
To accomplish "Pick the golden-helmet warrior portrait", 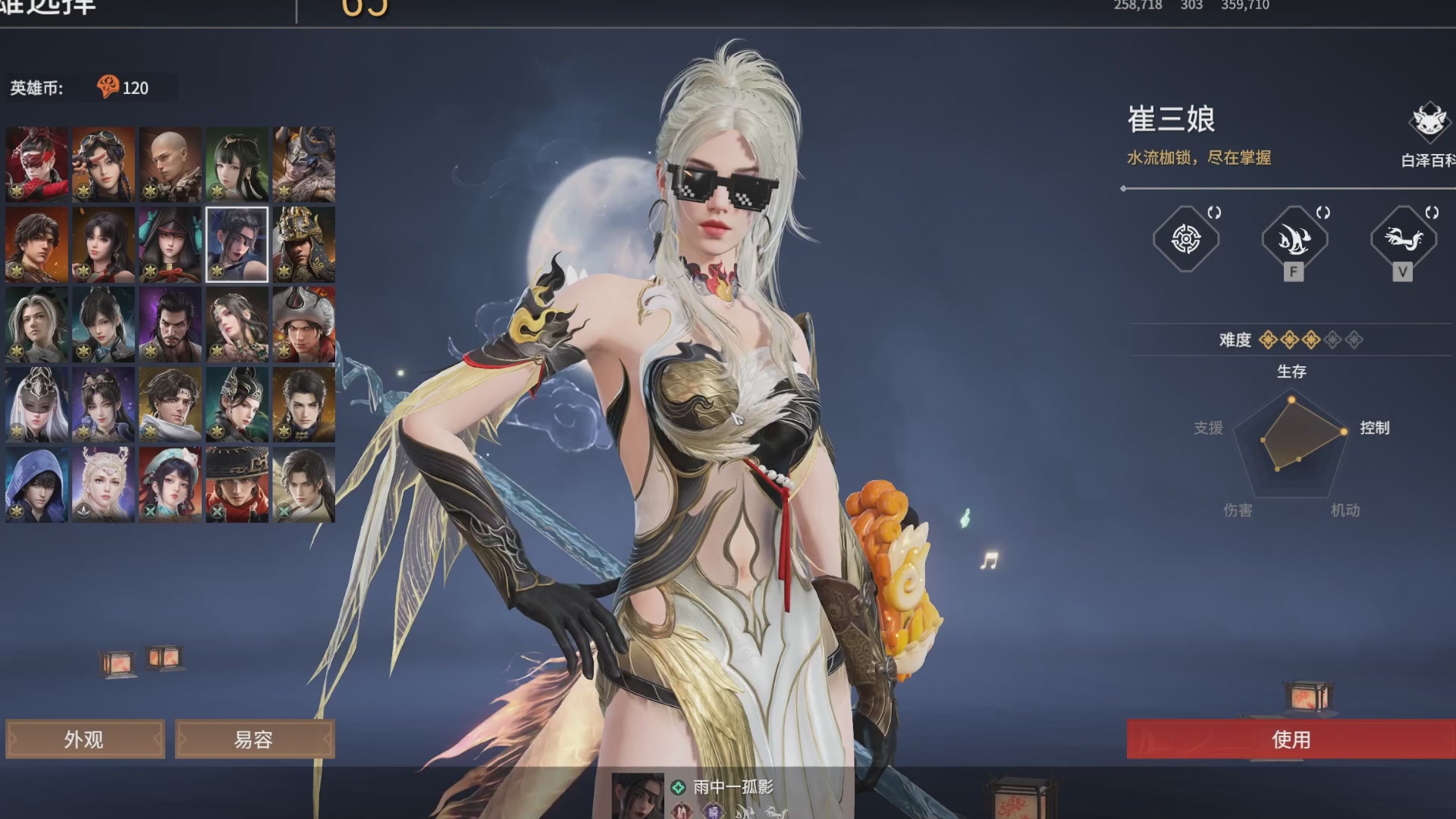I will click(304, 244).
